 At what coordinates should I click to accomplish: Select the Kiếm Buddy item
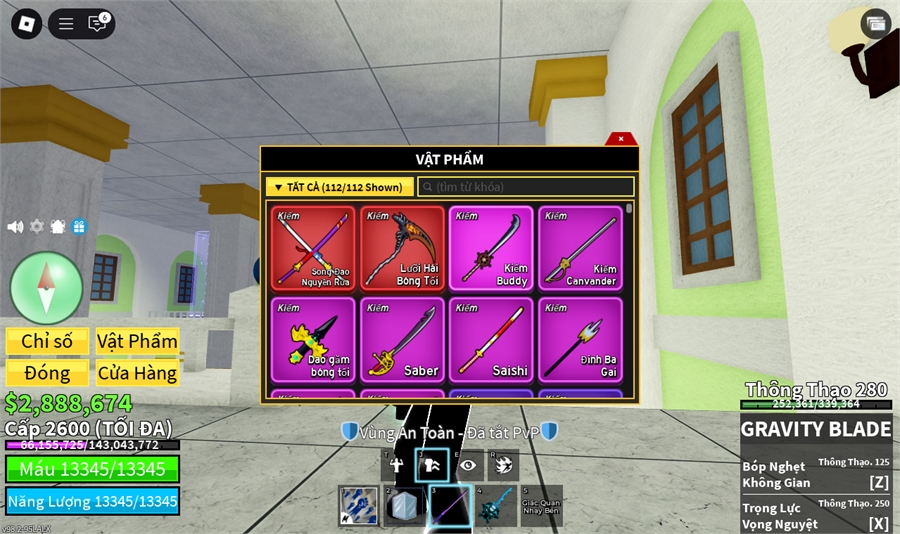491,248
